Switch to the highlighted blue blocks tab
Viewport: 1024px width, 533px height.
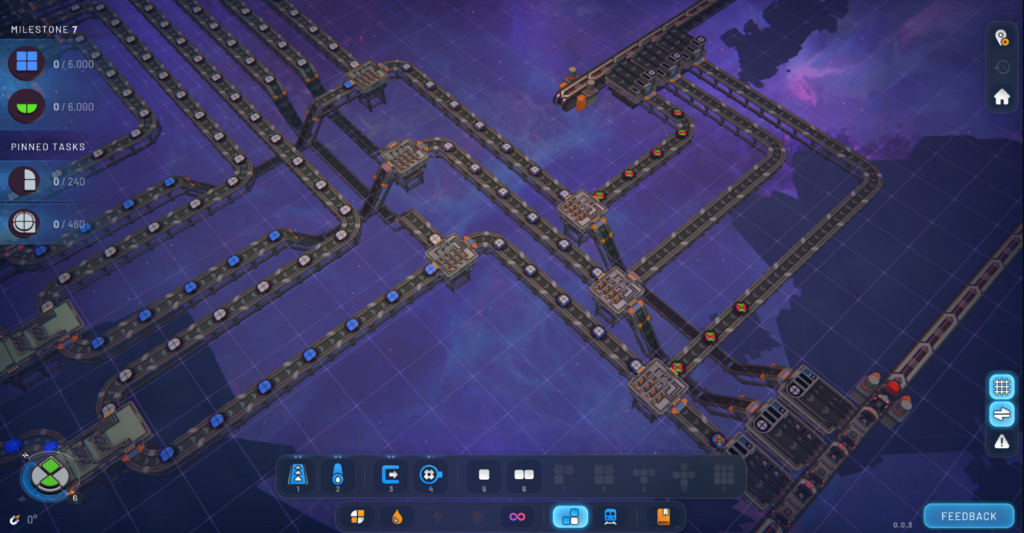click(x=570, y=516)
